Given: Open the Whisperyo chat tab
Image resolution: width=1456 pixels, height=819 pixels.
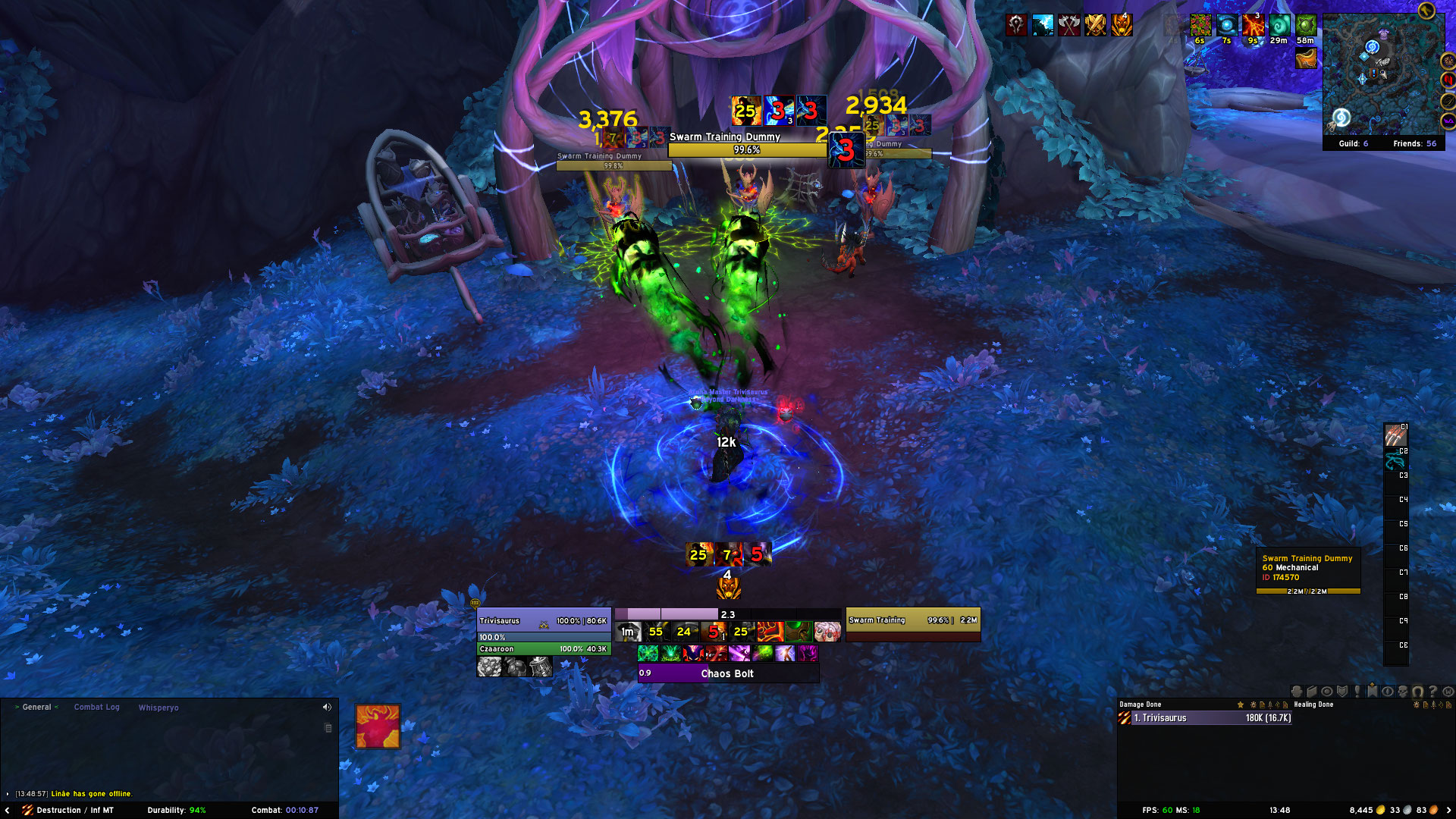Looking at the screenshot, I should click(158, 708).
